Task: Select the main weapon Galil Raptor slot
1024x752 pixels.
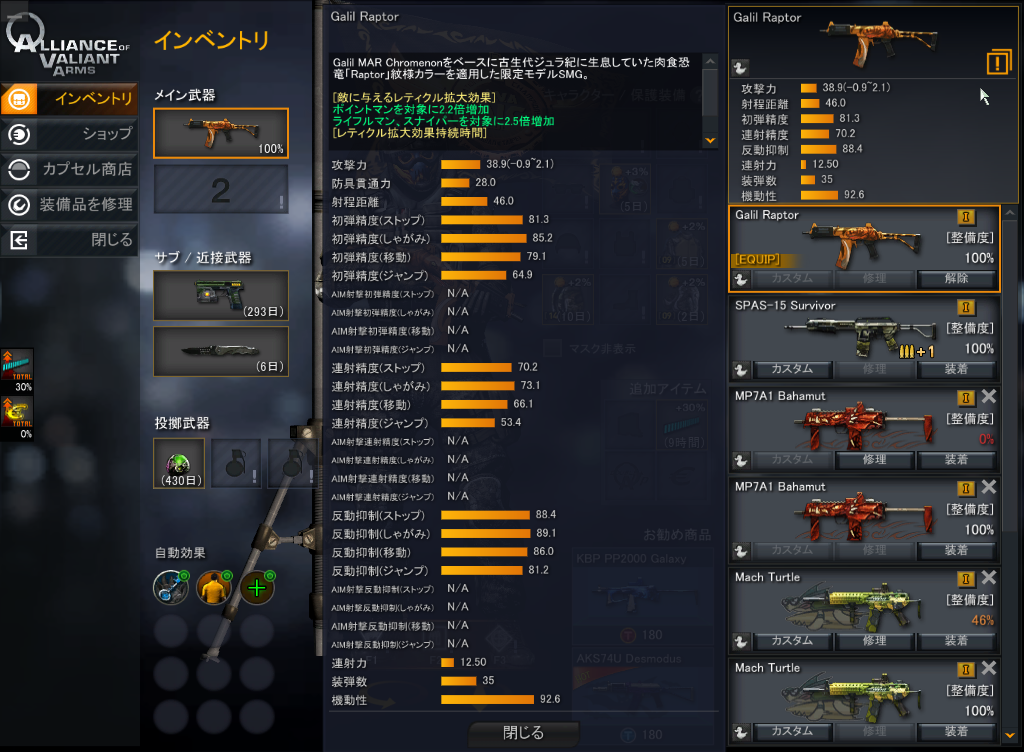Action: point(221,133)
